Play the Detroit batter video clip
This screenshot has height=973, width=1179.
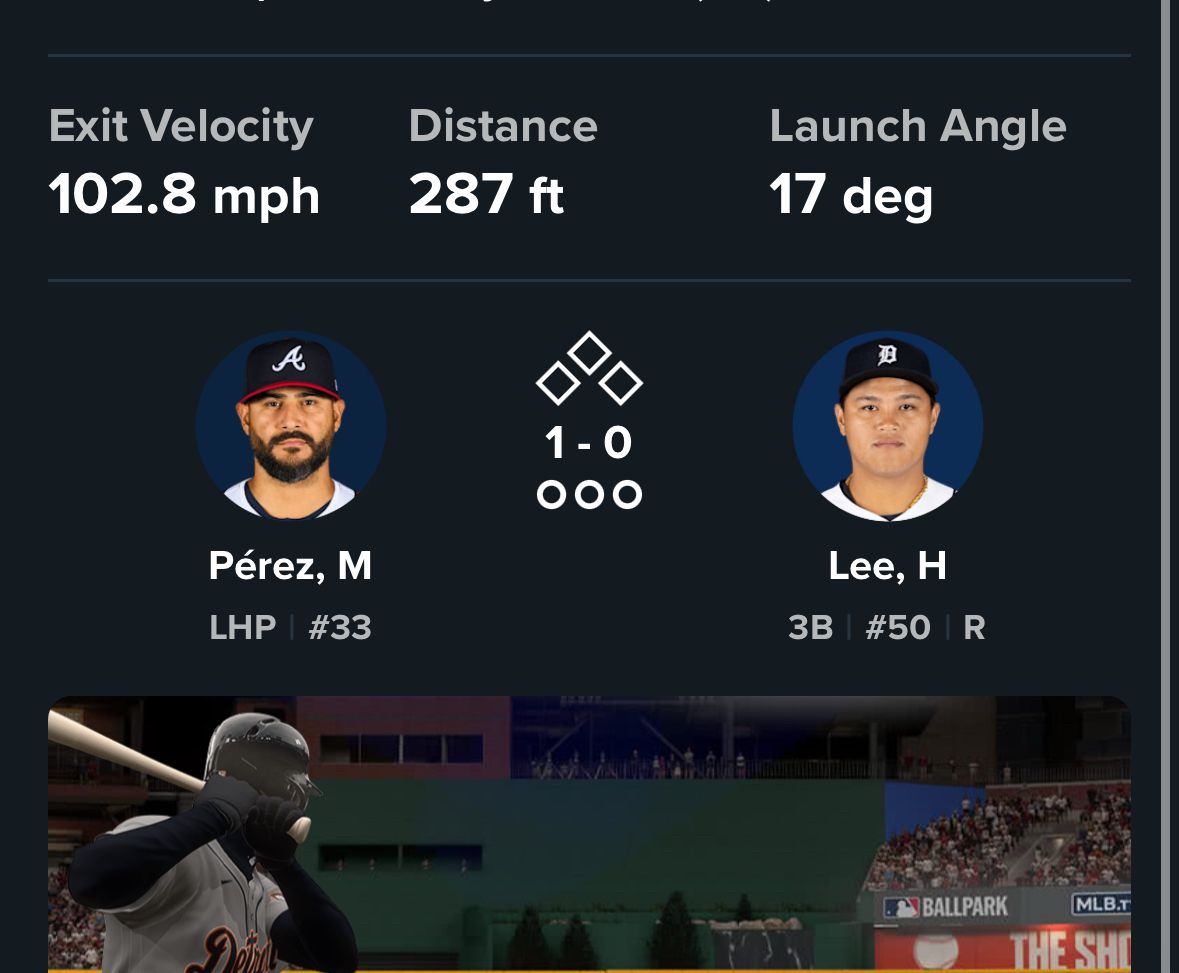pyautogui.click(x=589, y=834)
